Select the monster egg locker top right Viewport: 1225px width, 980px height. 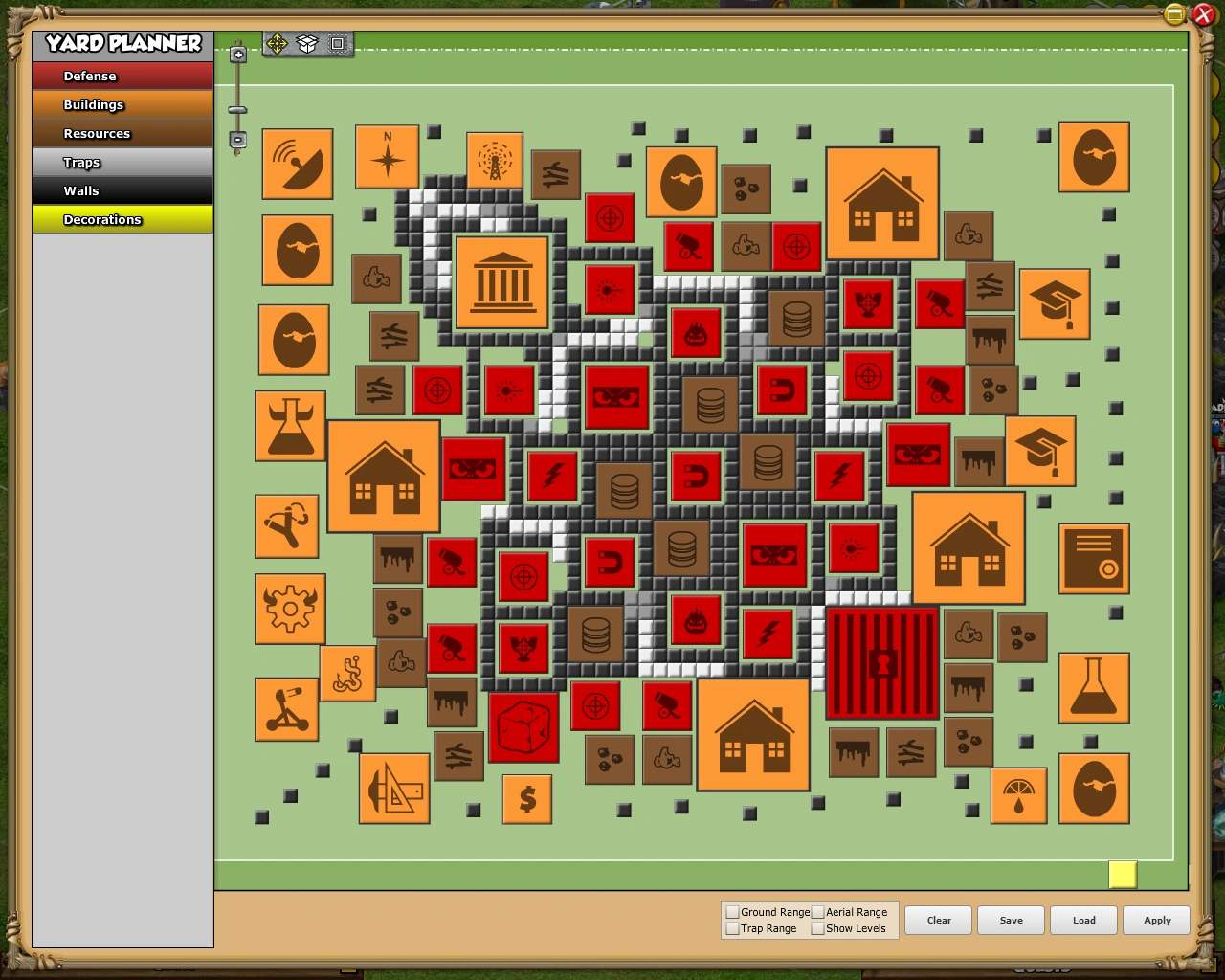tap(1094, 157)
